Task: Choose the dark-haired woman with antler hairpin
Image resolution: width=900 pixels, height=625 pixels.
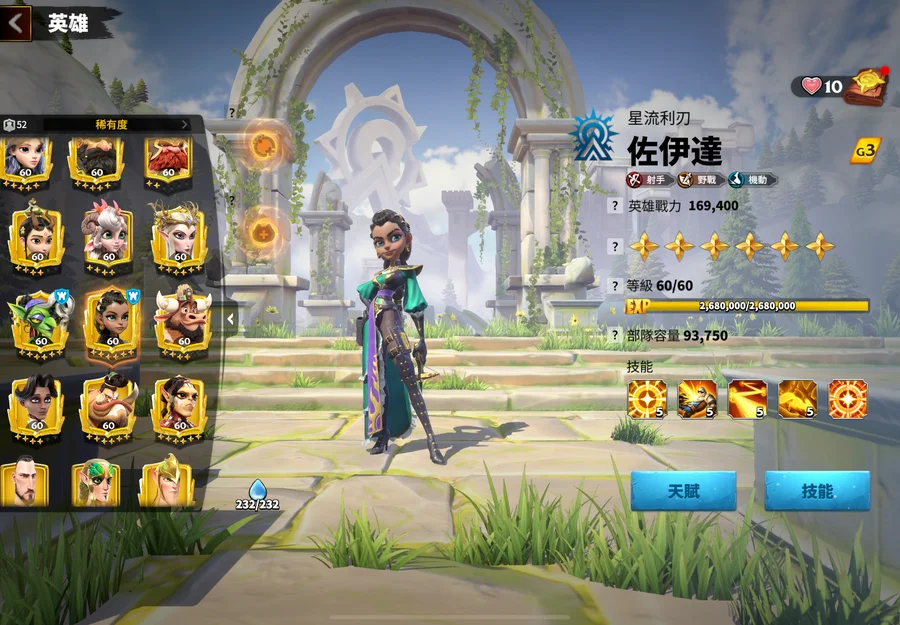Action: (x=37, y=234)
